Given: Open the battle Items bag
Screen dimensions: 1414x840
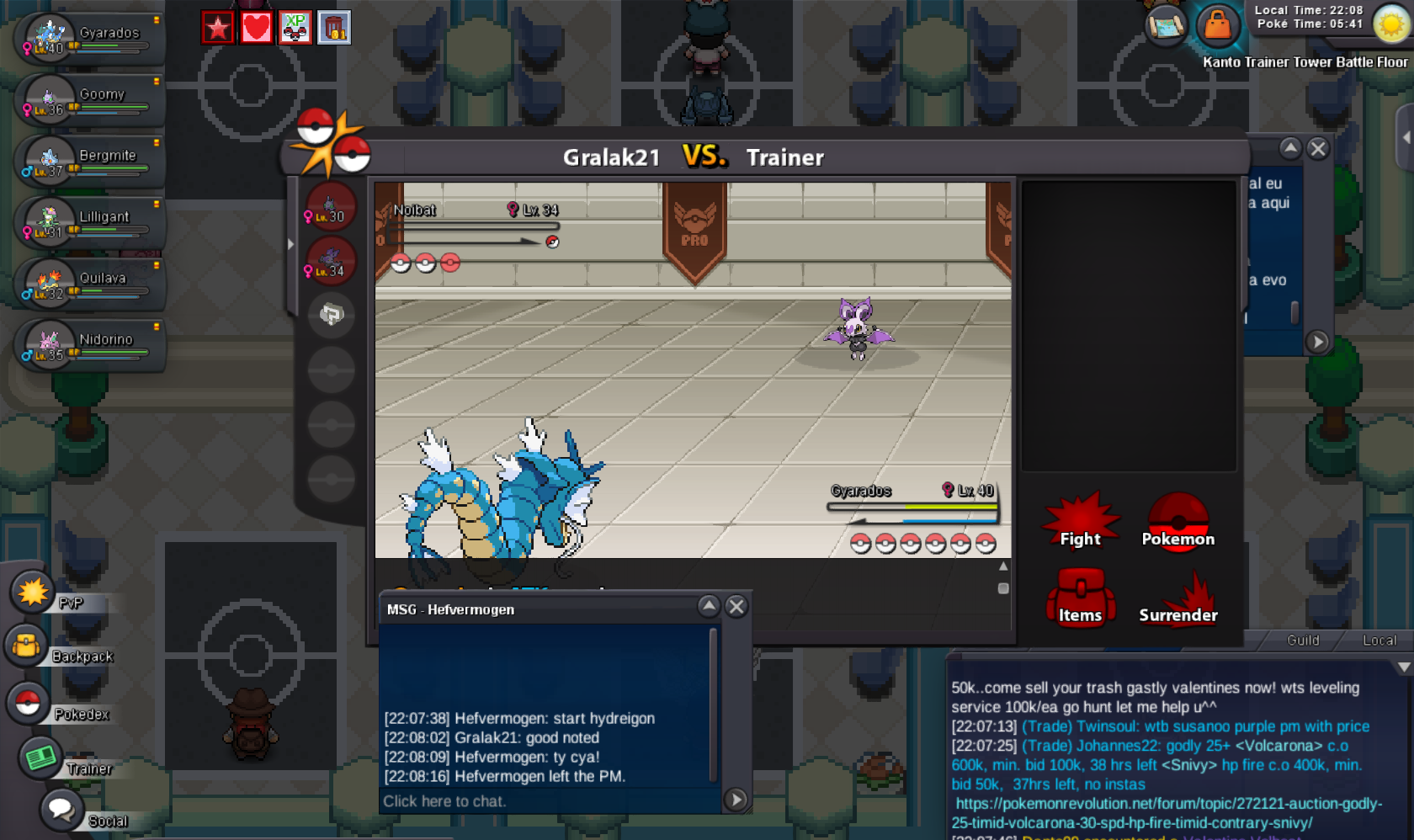Looking at the screenshot, I should [1080, 599].
